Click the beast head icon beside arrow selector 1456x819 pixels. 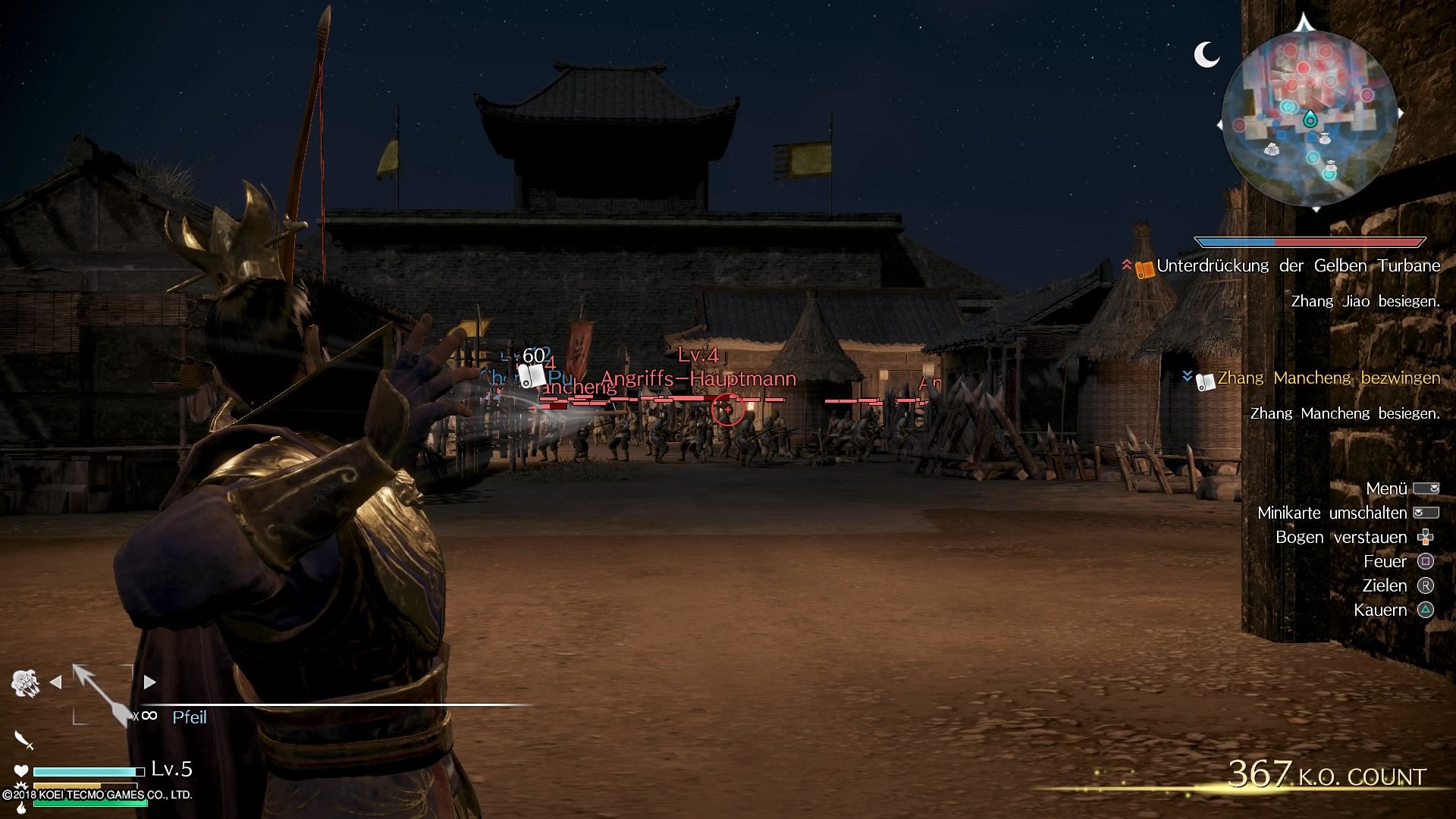tap(25, 682)
